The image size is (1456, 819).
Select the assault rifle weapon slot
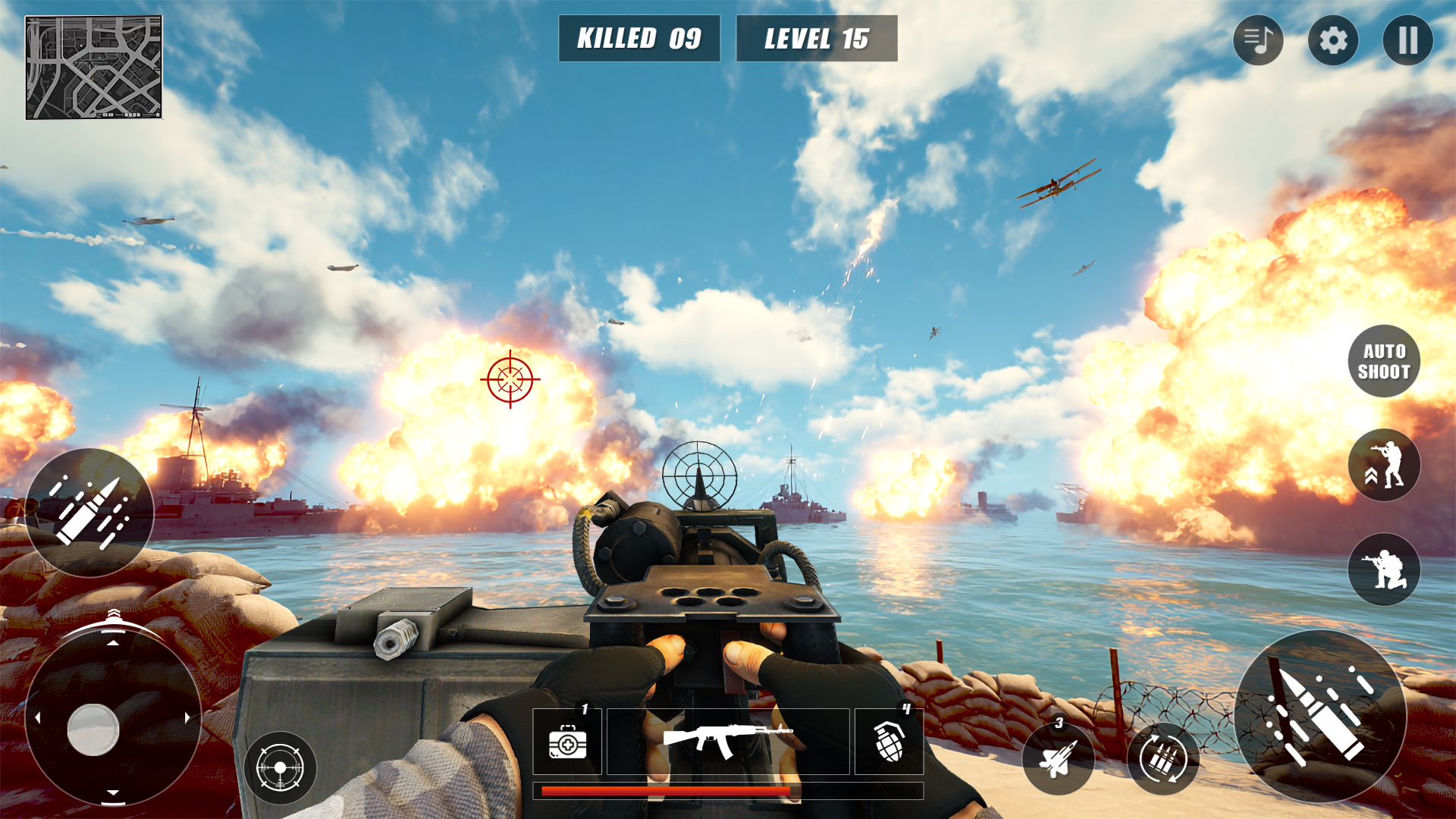(x=728, y=741)
